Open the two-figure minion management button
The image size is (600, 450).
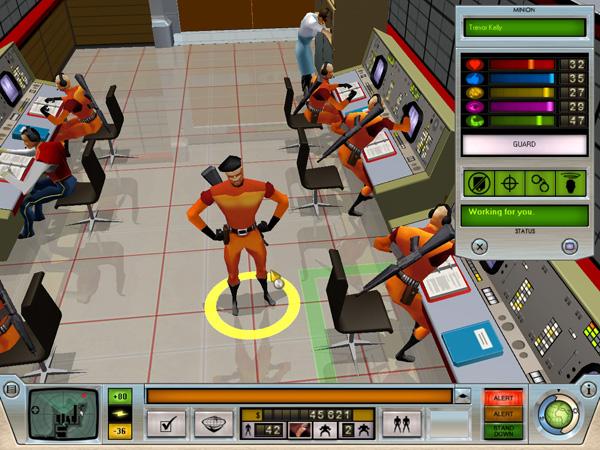click(401, 424)
